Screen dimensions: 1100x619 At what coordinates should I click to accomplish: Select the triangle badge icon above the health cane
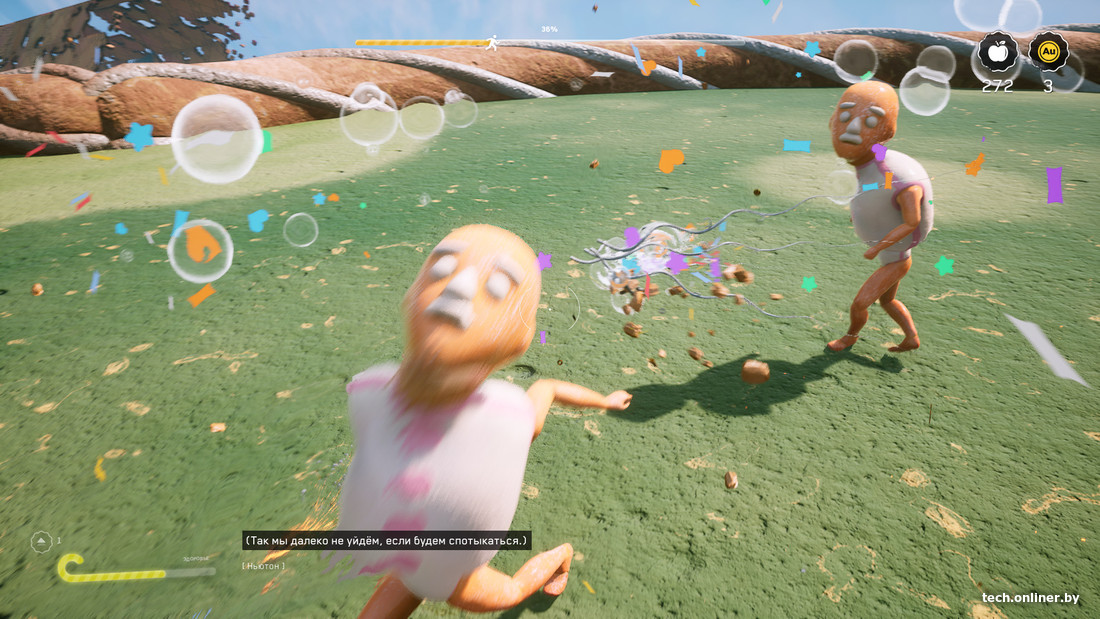[x=41, y=542]
